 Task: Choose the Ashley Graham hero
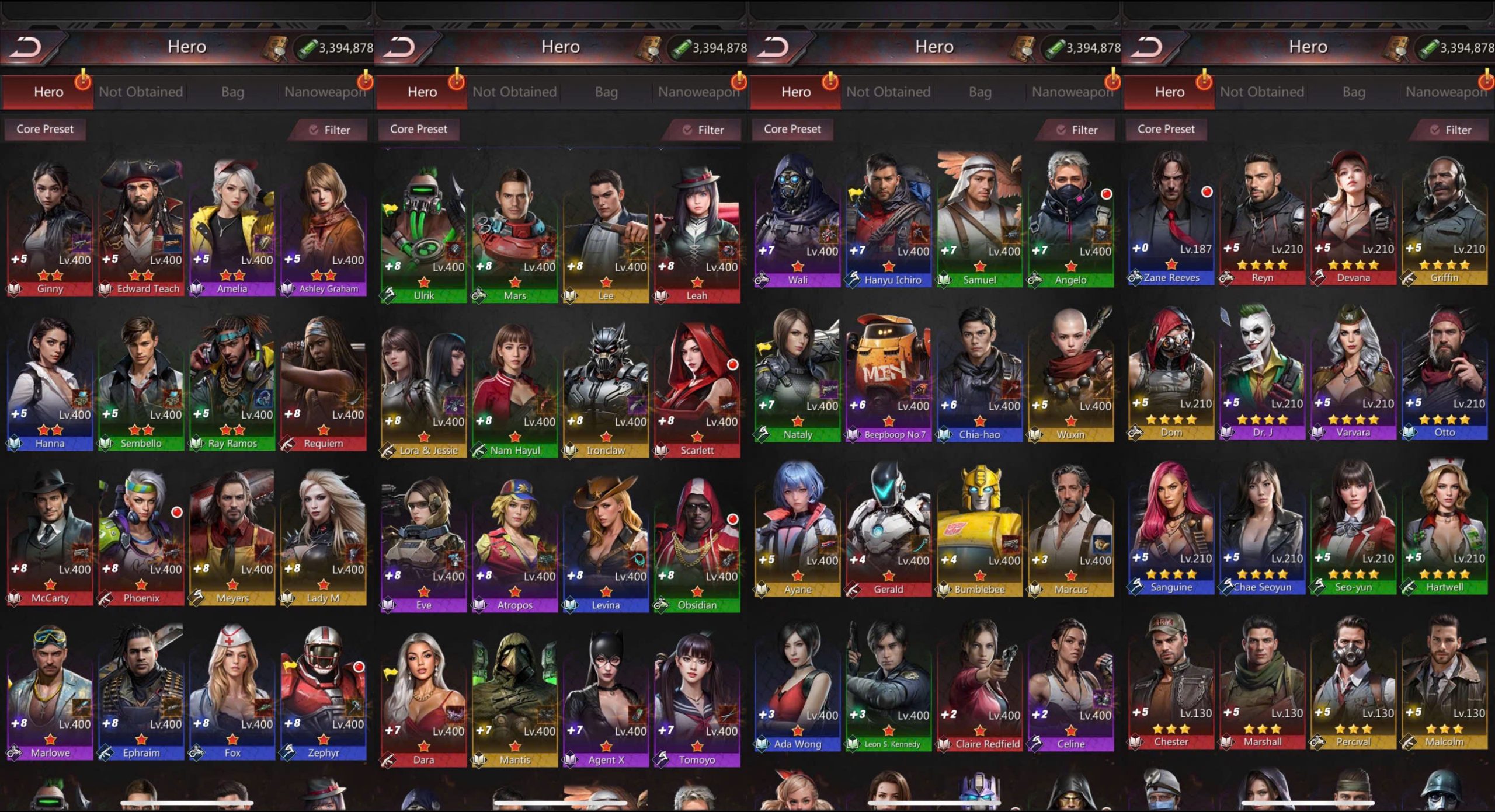tap(324, 228)
